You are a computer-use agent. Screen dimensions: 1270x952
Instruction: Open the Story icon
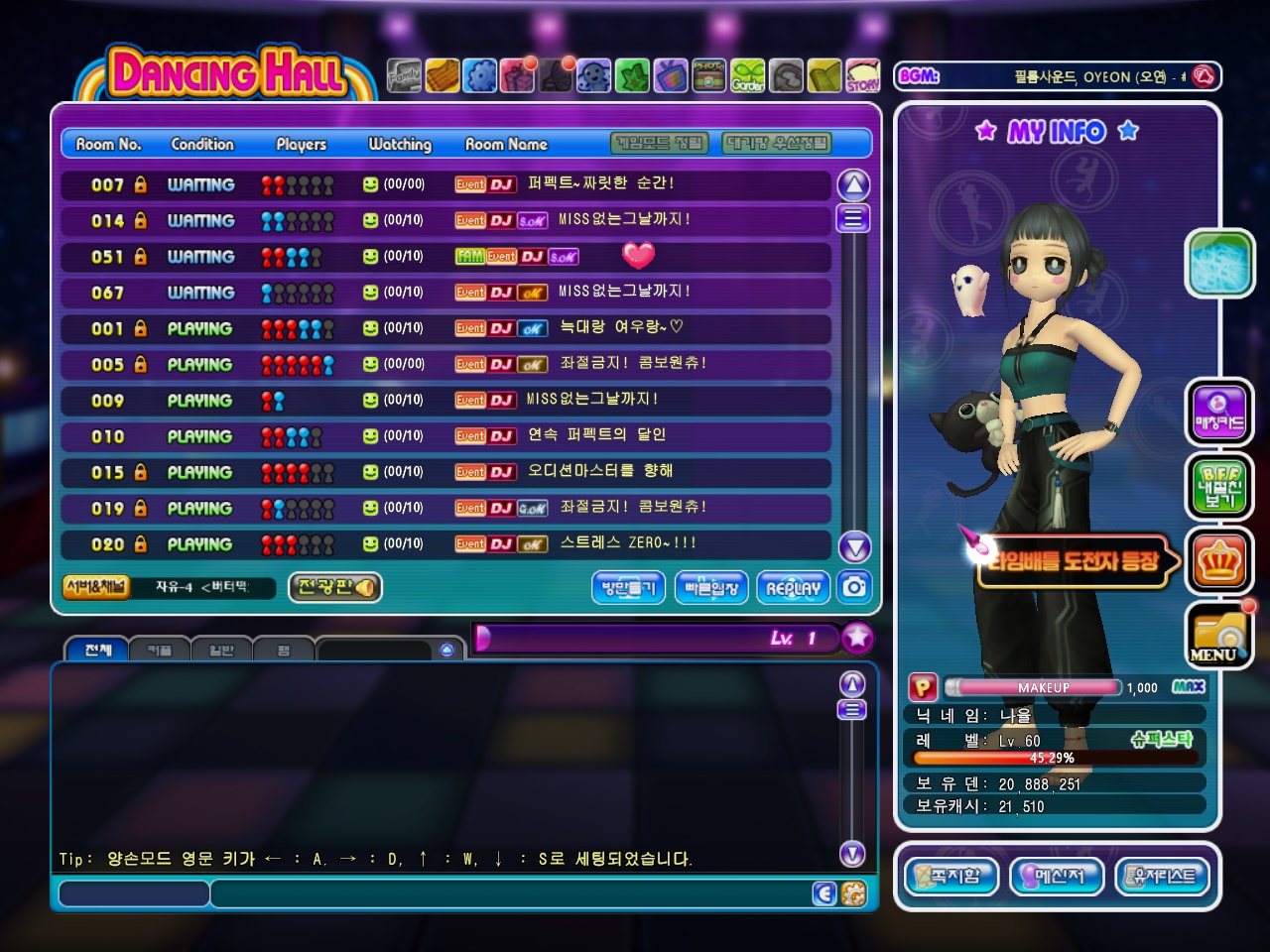862,75
